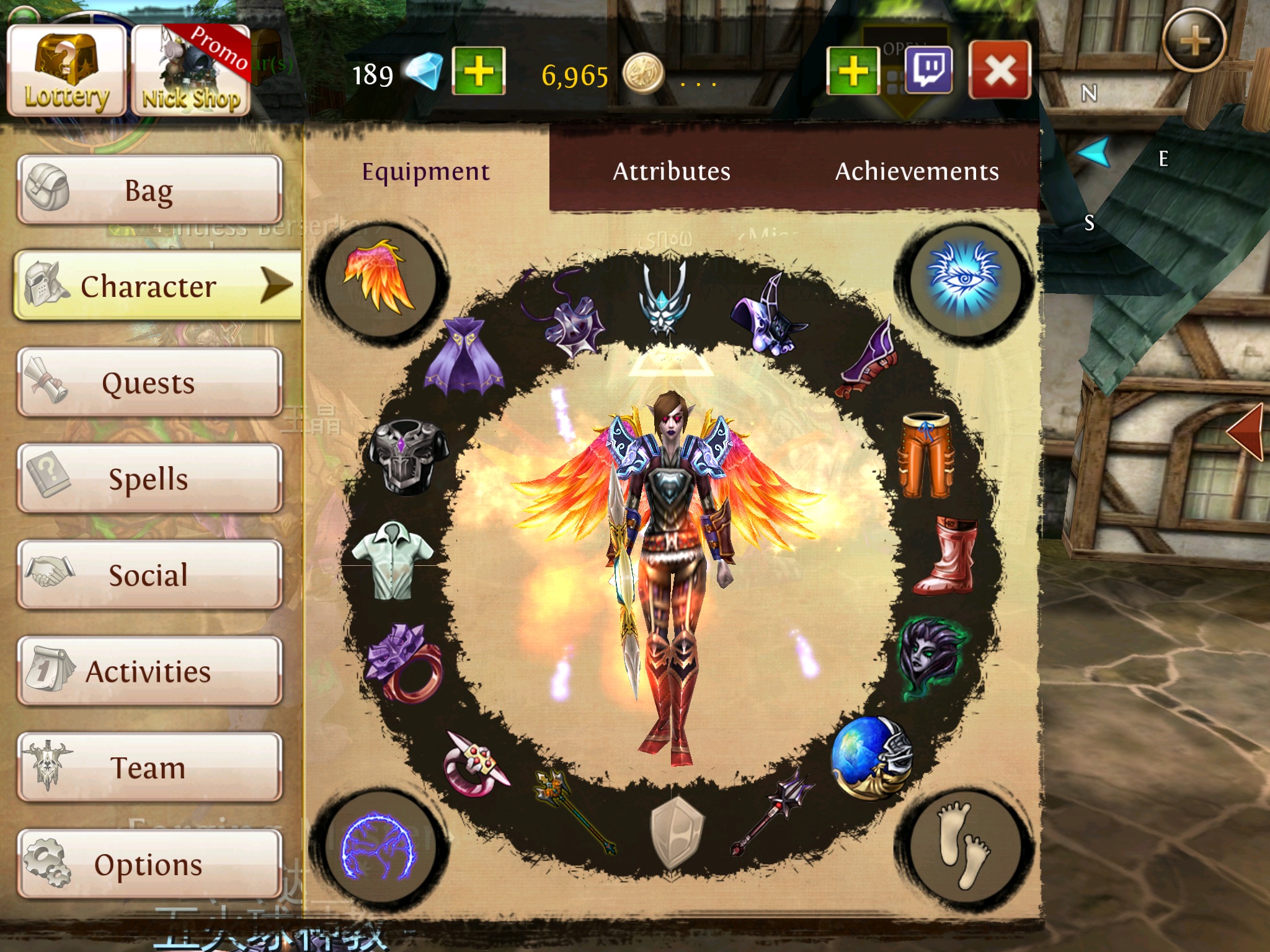The image size is (1270, 952).
Task: Open the Lottery chest
Action: [66, 71]
